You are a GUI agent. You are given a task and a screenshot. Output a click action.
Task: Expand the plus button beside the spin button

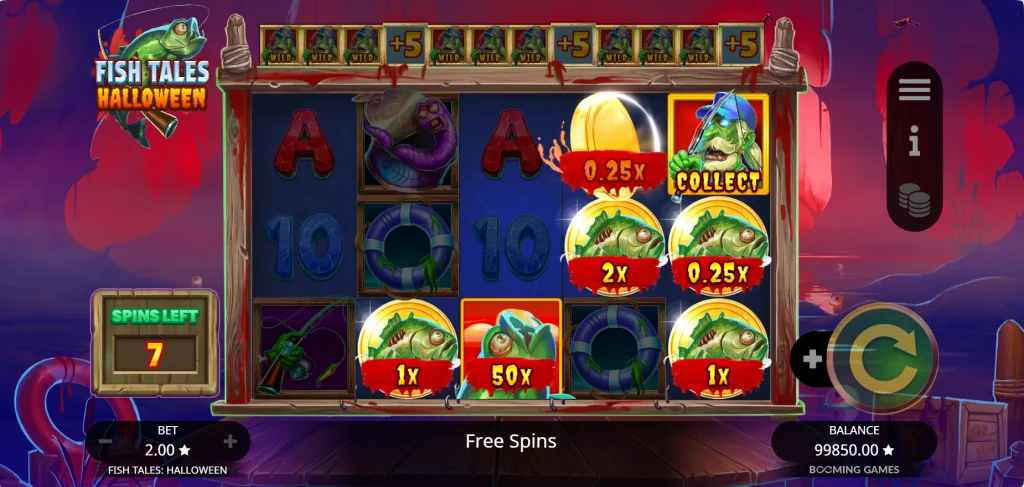(811, 358)
